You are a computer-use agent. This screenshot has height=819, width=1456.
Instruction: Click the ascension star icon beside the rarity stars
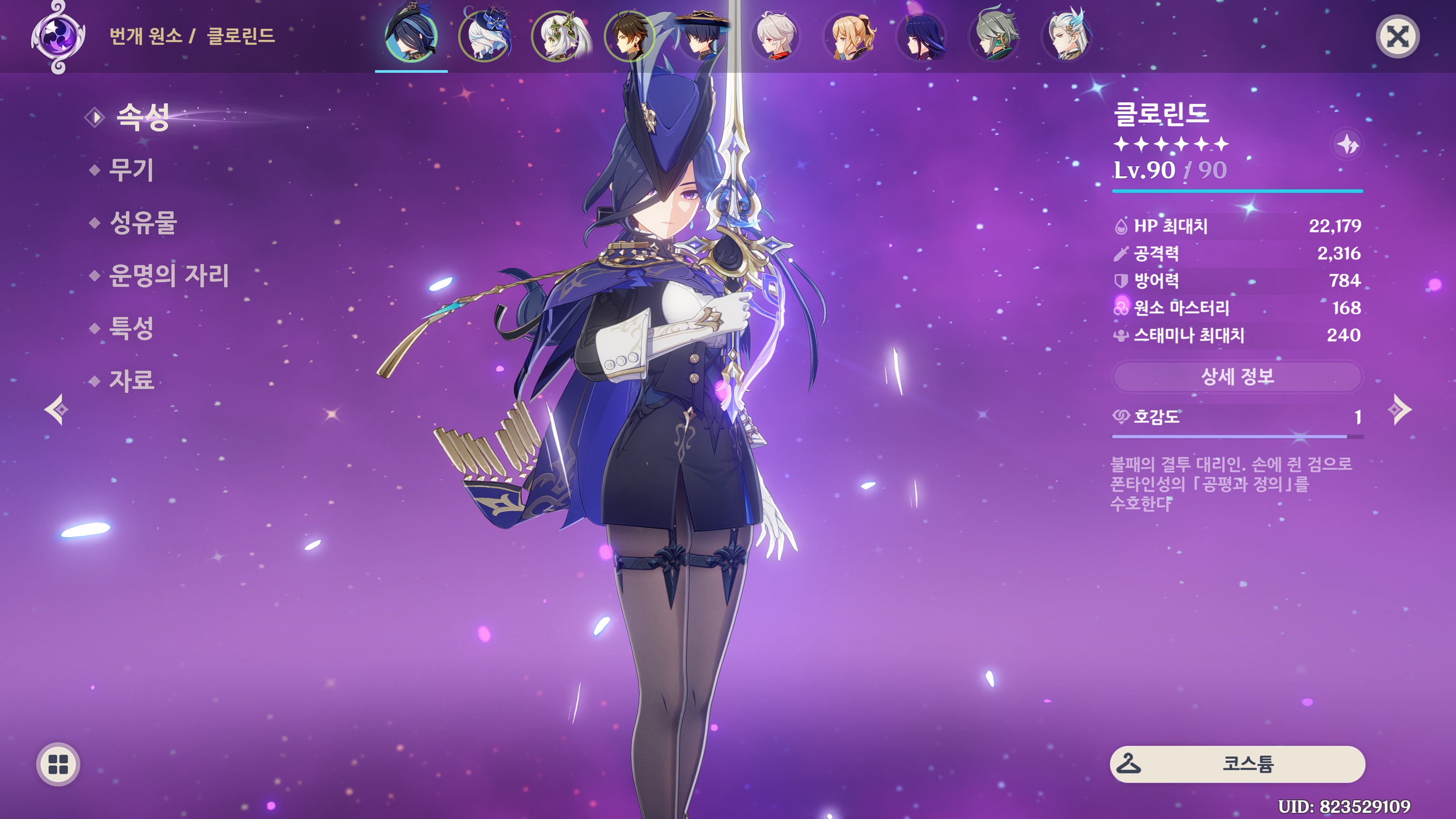(1348, 145)
